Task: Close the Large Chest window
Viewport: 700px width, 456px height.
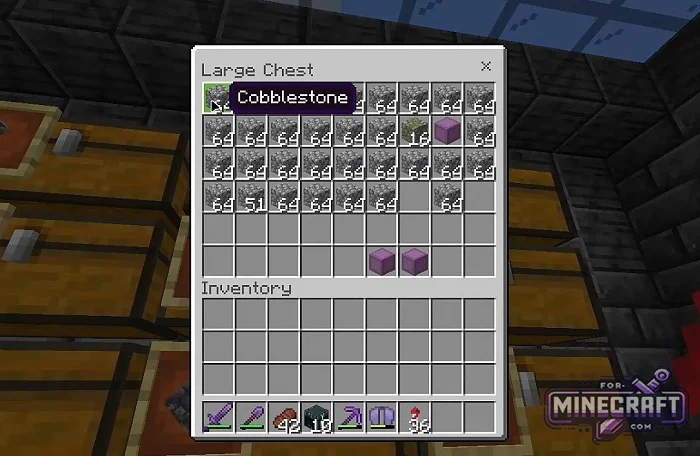Action: [x=486, y=67]
